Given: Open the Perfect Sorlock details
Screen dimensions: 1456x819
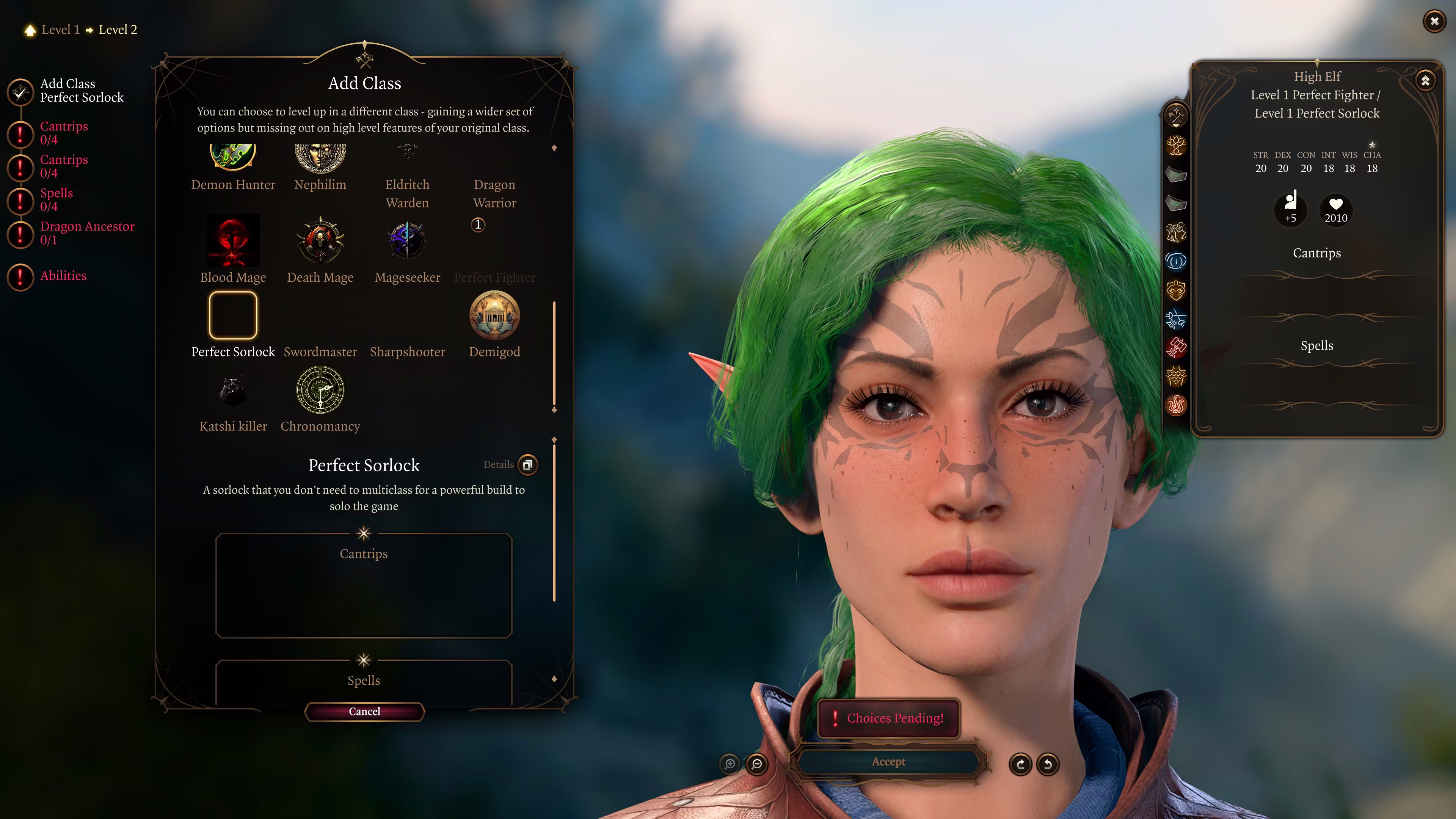Looking at the screenshot, I should [527, 464].
